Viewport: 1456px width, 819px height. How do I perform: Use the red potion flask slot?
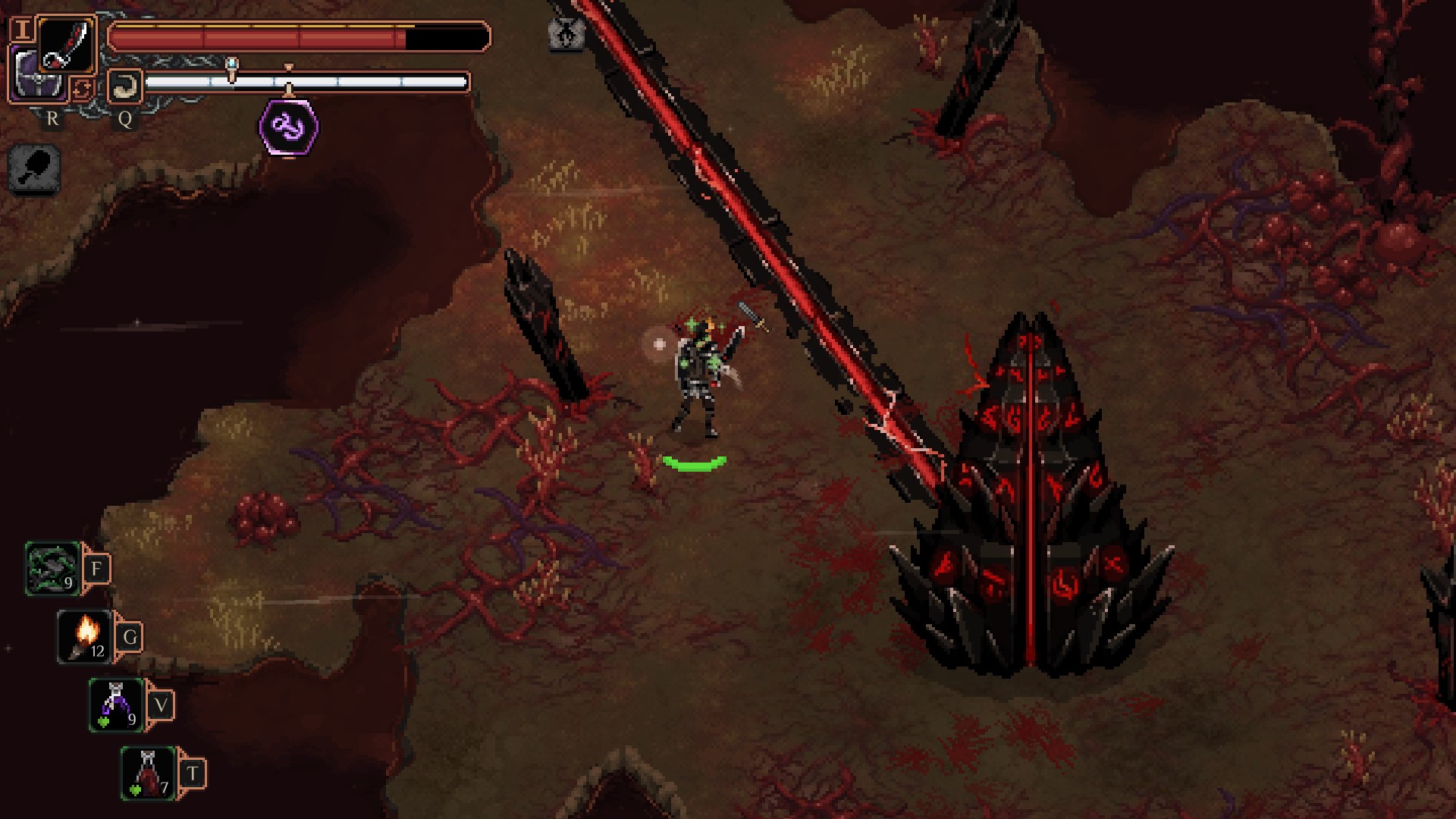[149, 773]
